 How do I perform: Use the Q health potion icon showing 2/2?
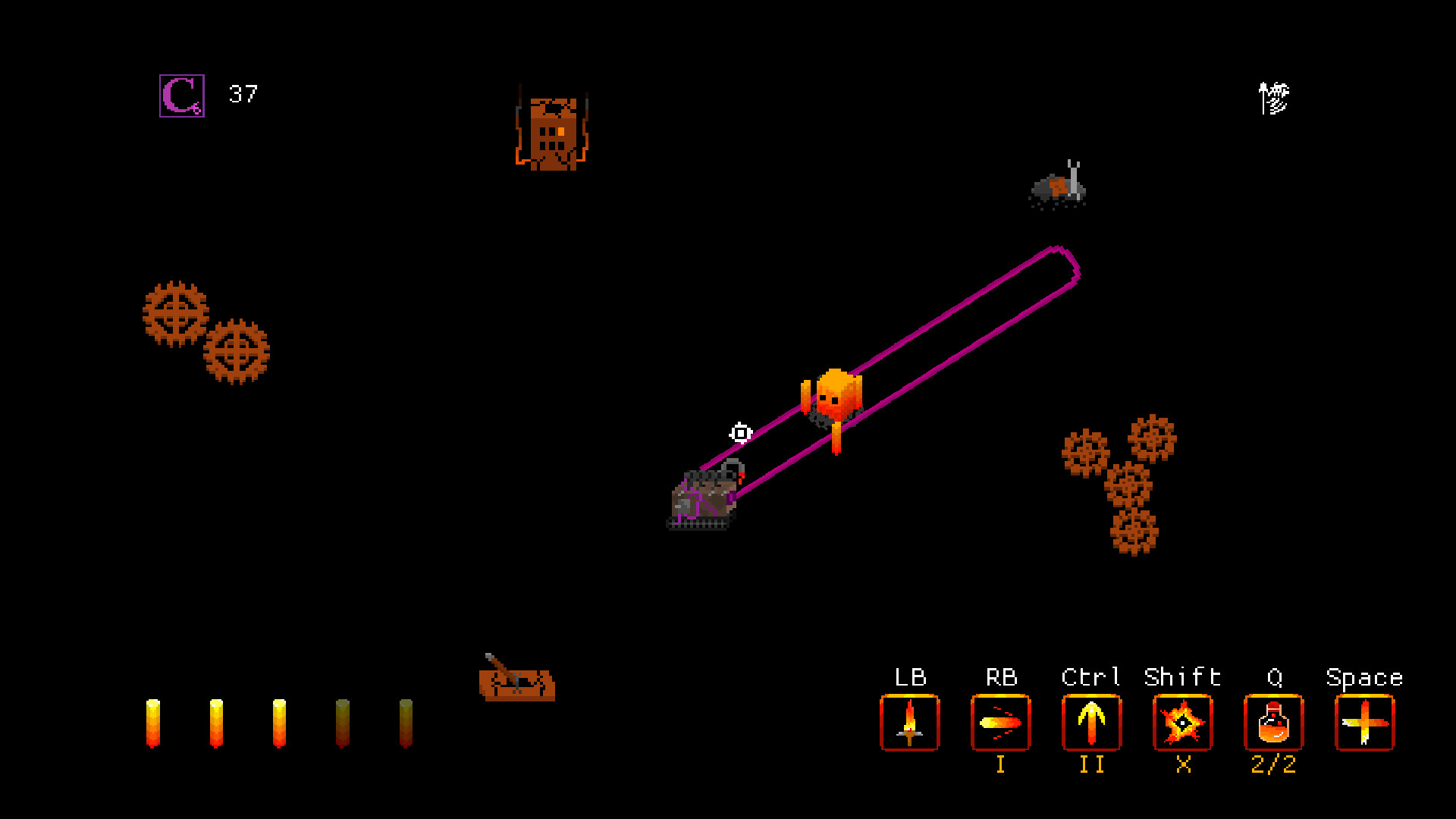pyautogui.click(x=1274, y=723)
